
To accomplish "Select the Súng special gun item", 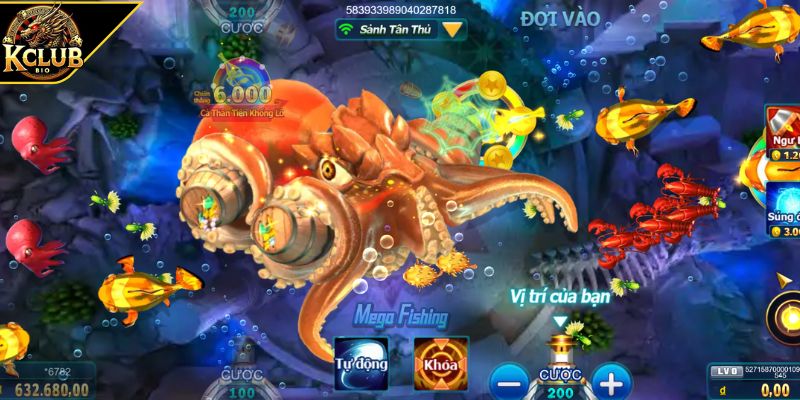I will tap(782, 210).
